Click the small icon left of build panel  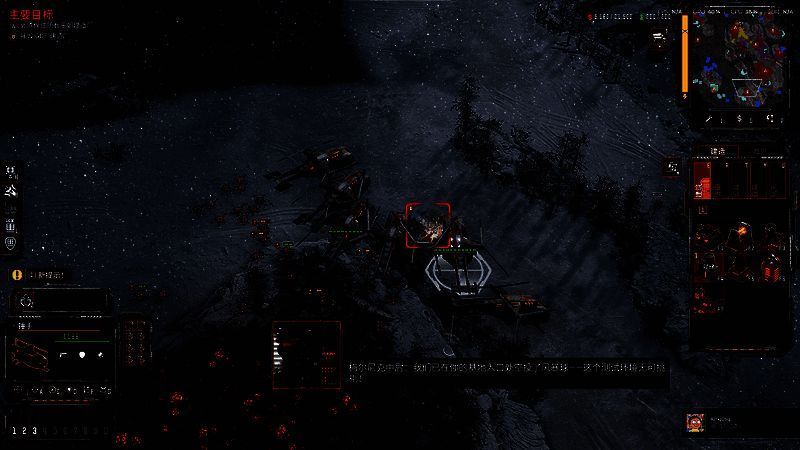(673, 168)
